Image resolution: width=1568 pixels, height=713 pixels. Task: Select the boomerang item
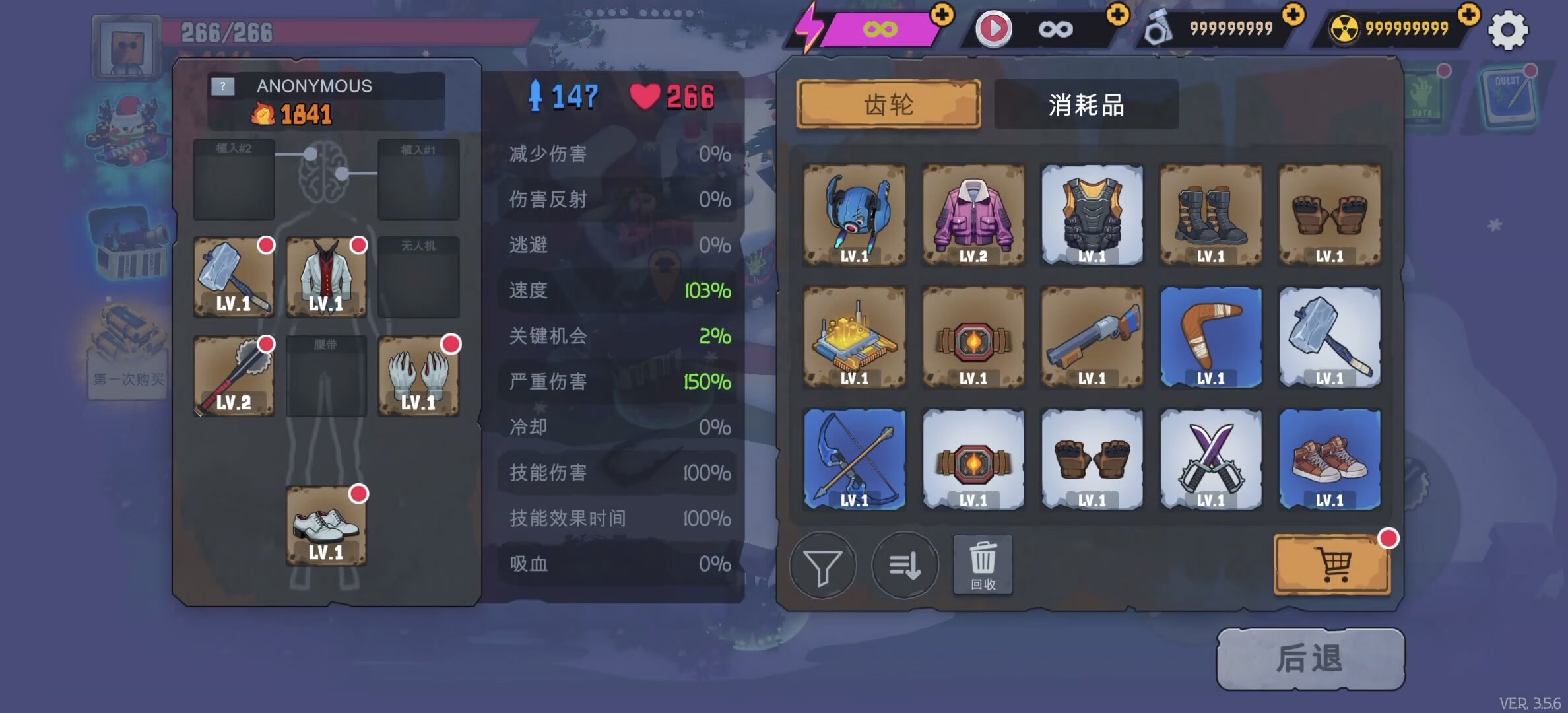(x=1211, y=337)
